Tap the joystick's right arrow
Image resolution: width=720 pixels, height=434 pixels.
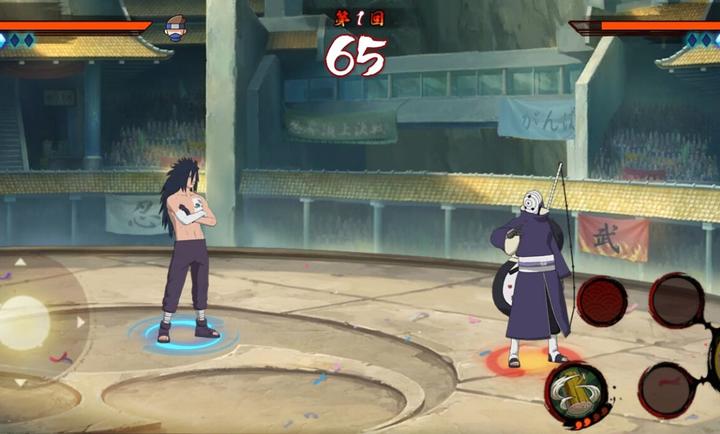(x=81, y=322)
